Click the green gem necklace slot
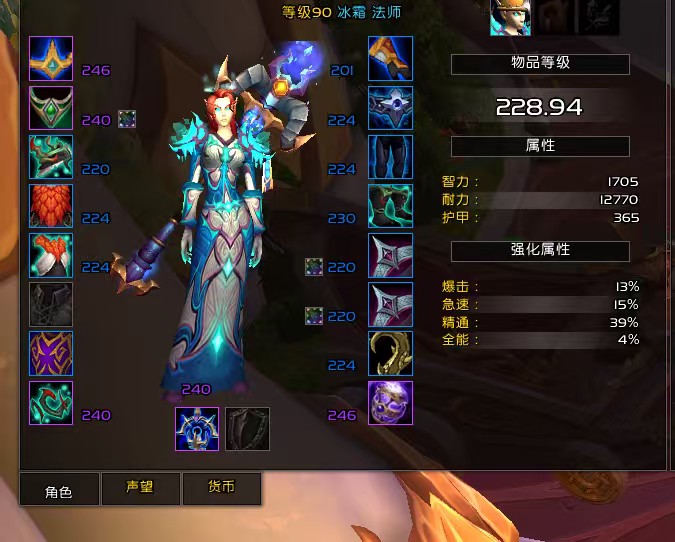 click(x=51, y=108)
